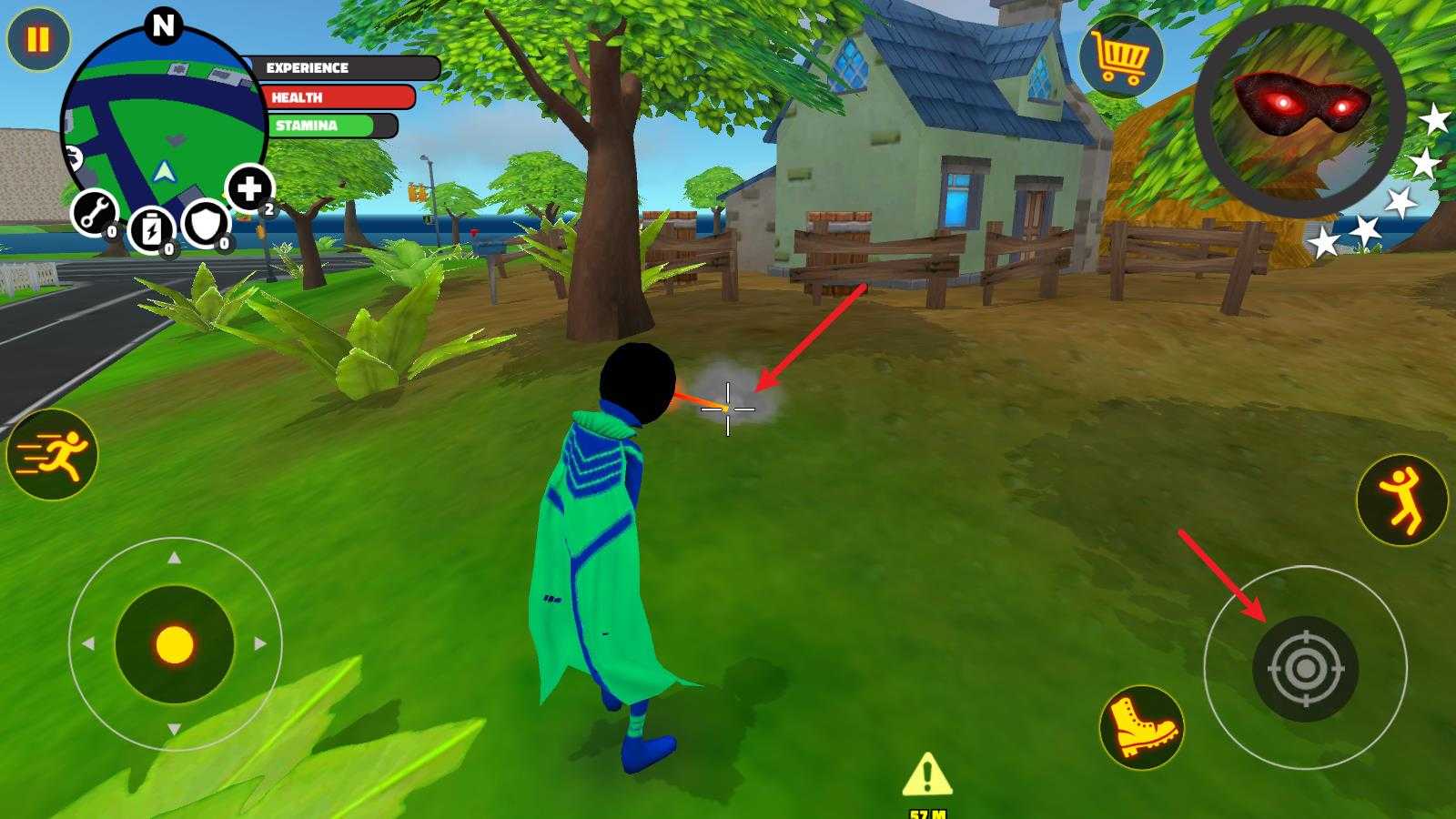Fire laser with the crosshair button
This screenshot has height=819, width=1456.
click(x=1305, y=669)
